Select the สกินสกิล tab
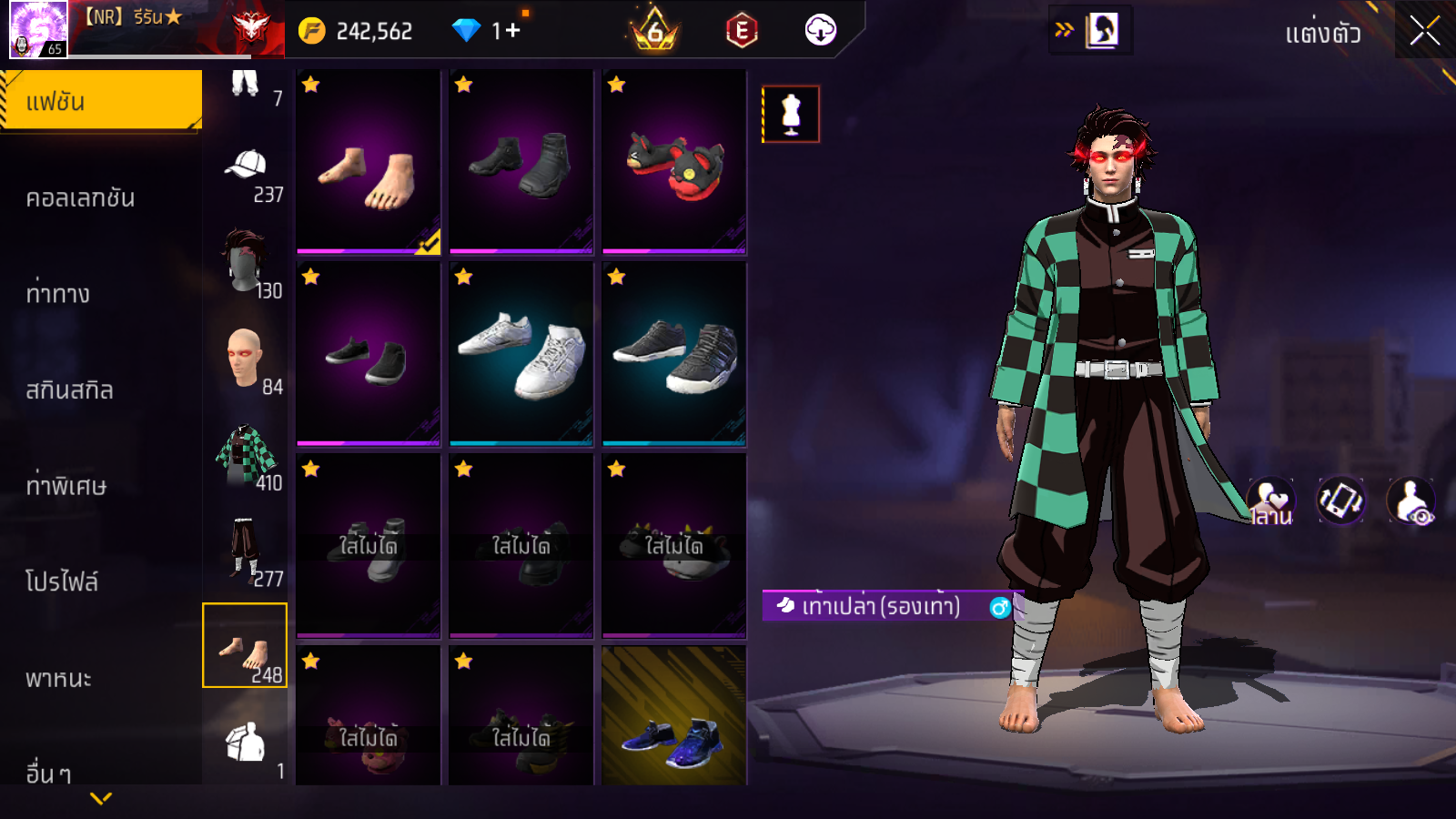Image resolution: width=1456 pixels, height=819 pixels. click(70, 390)
